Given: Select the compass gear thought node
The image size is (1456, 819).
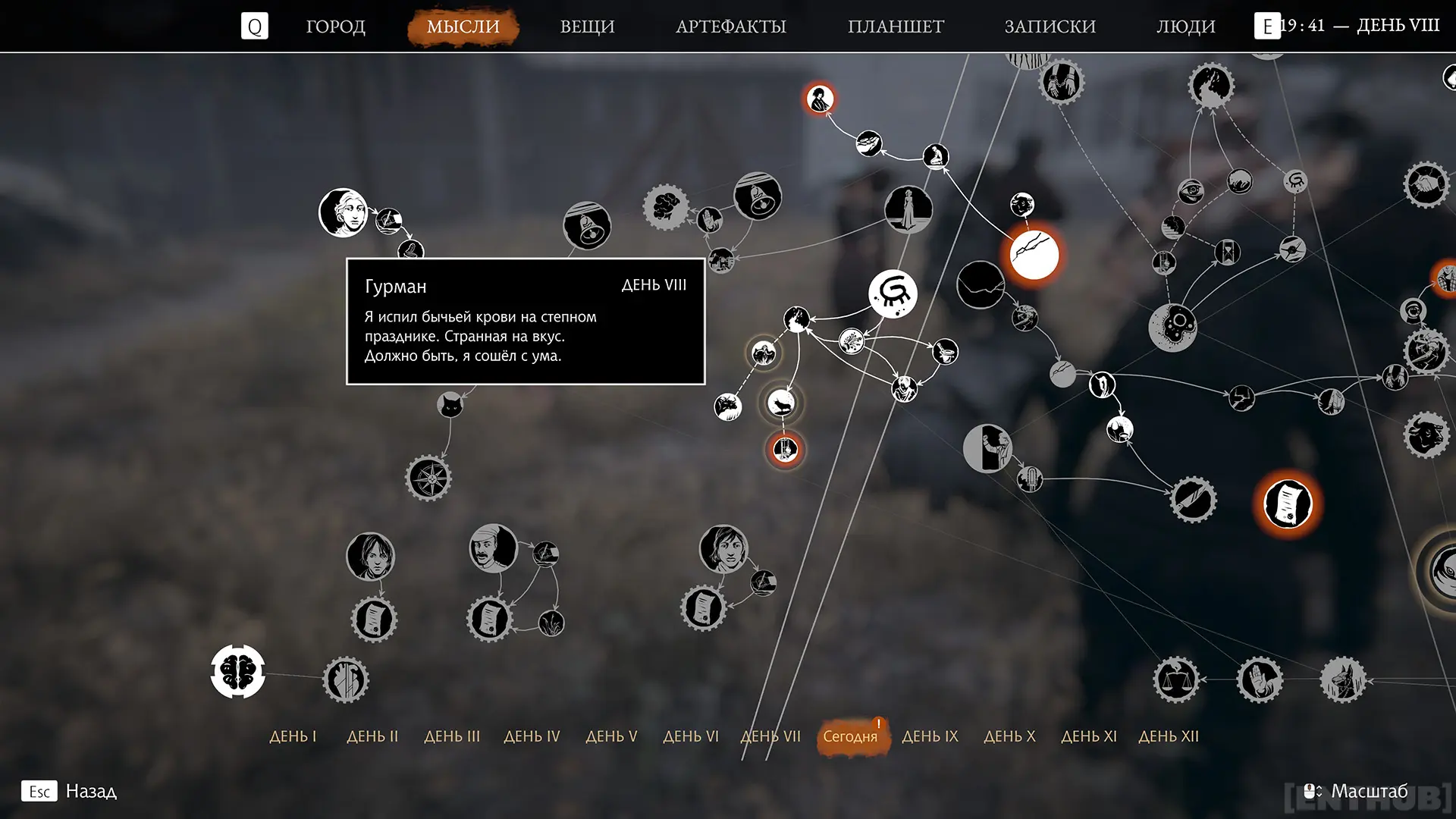Looking at the screenshot, I should [x=428, y=479].
